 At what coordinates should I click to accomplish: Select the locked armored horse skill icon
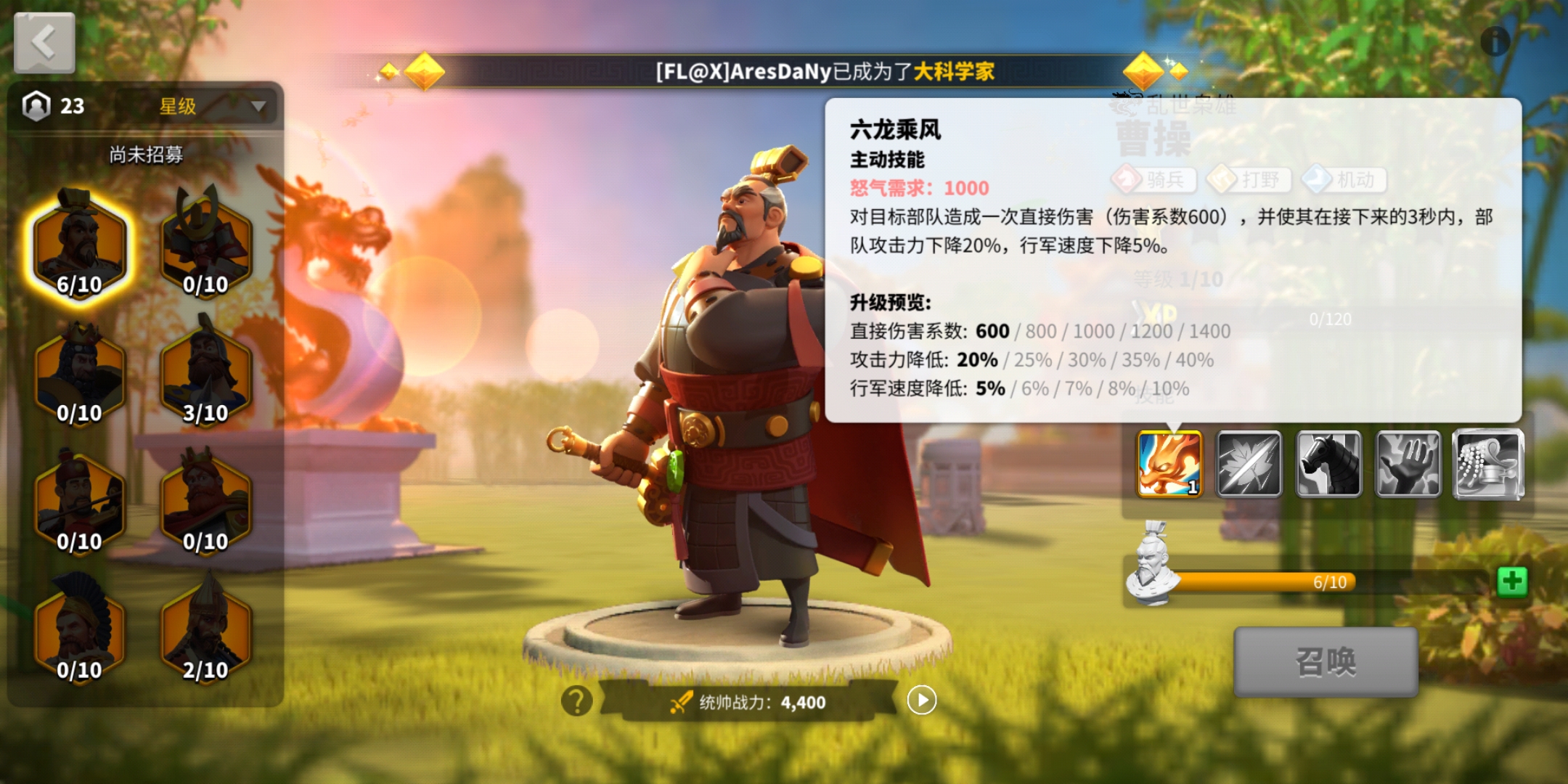[1330, 465]
